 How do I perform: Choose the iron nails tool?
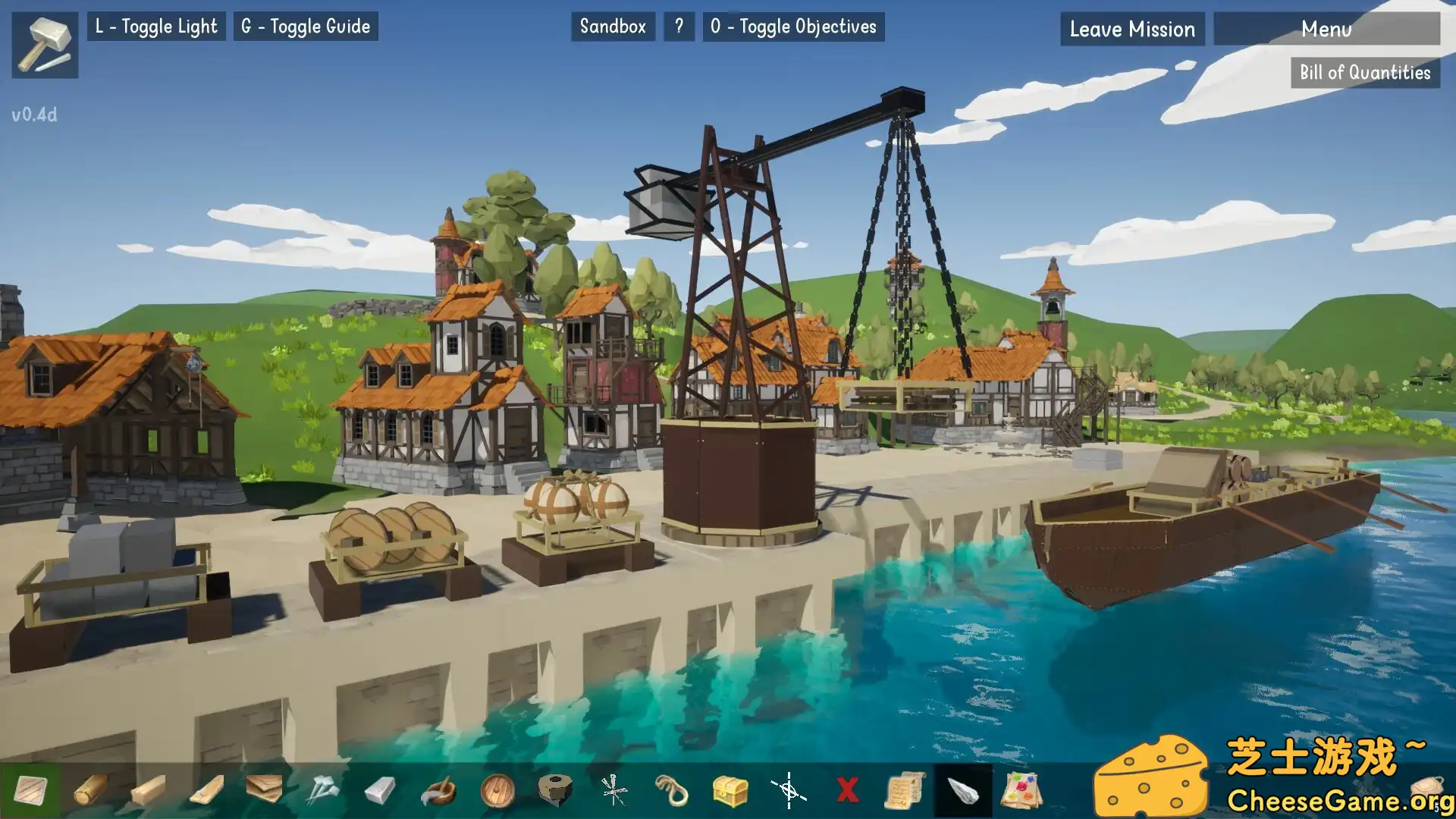tap(322, 790)
